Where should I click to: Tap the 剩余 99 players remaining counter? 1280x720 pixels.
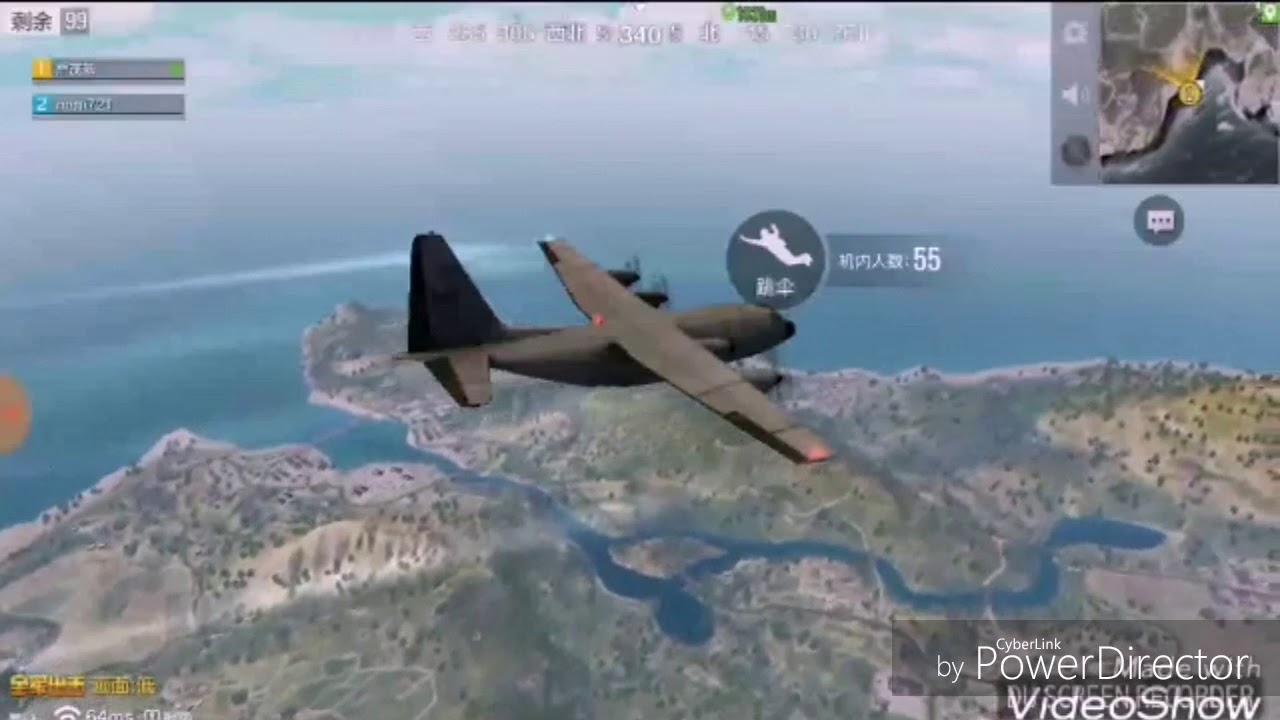tap(45, 21)
